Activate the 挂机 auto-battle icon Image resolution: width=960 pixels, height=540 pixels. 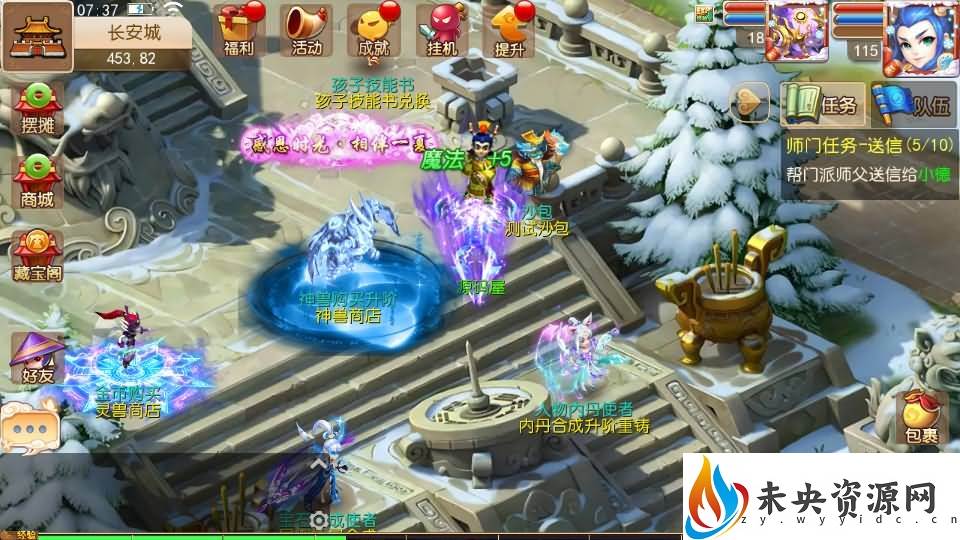pyautogui.click(x=441, y=29)
